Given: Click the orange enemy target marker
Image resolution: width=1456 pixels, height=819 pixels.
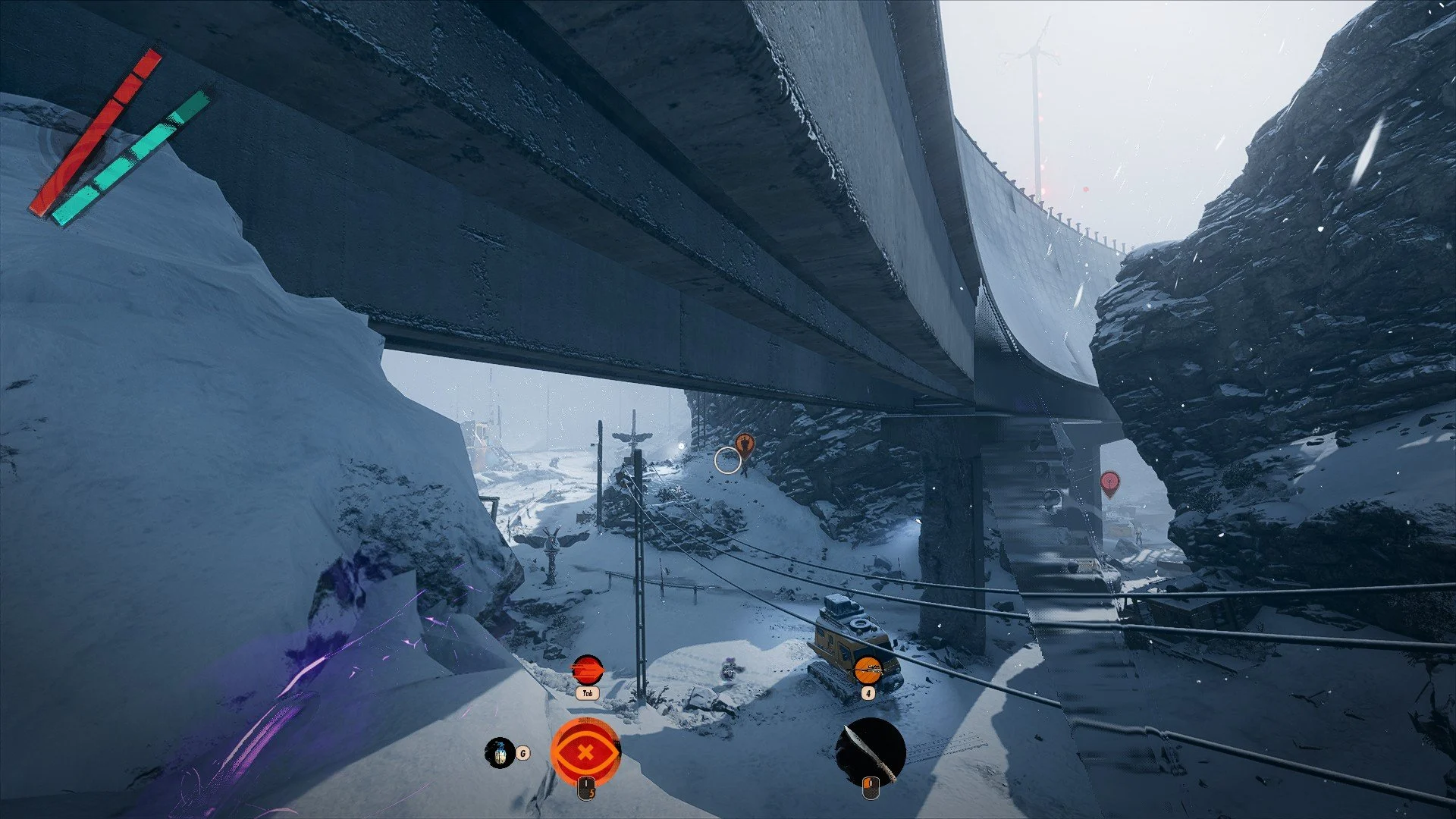Looking at the screenshot, I should 745,444.
